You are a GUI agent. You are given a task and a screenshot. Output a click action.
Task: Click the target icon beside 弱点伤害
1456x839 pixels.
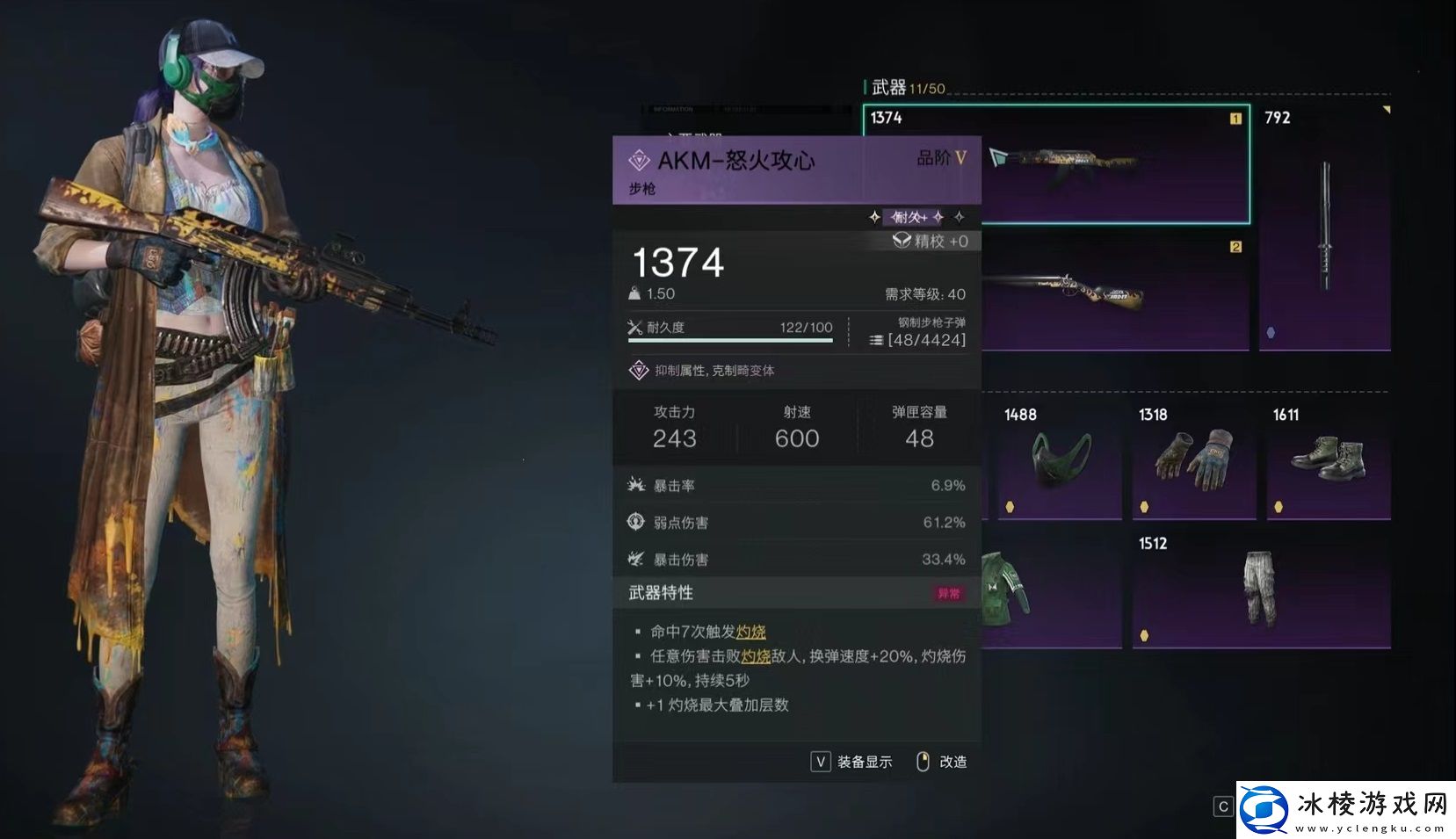tap(635, 522)
